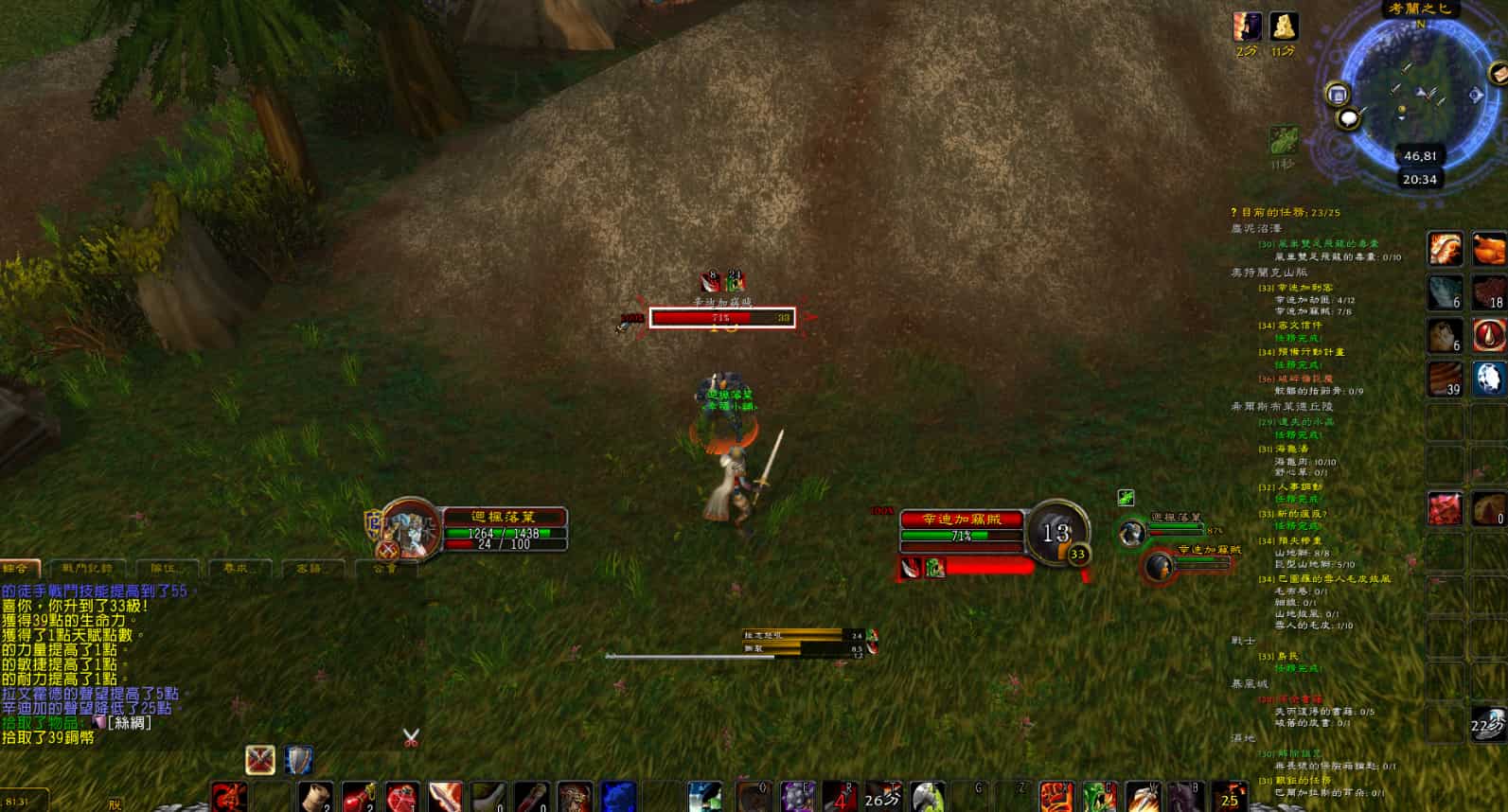Select the 公會 guild chat tab

(385, 569)
